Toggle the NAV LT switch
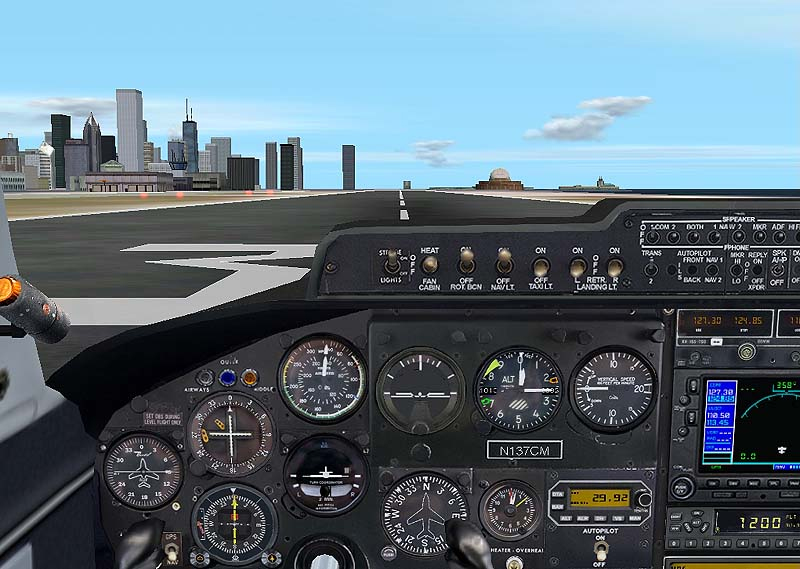 504,264
